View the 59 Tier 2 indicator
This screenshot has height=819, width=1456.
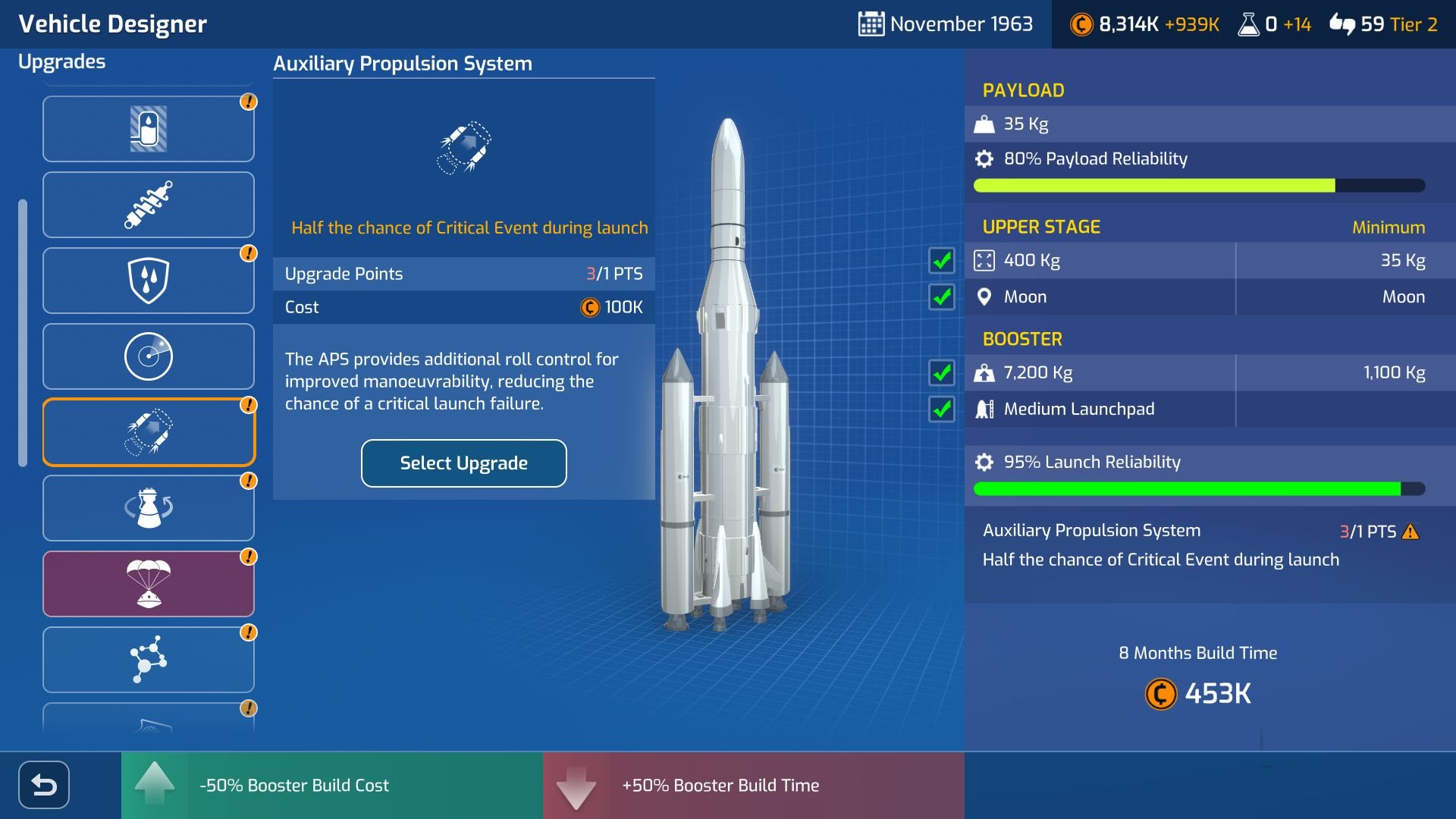click(x=1386, y=25)
